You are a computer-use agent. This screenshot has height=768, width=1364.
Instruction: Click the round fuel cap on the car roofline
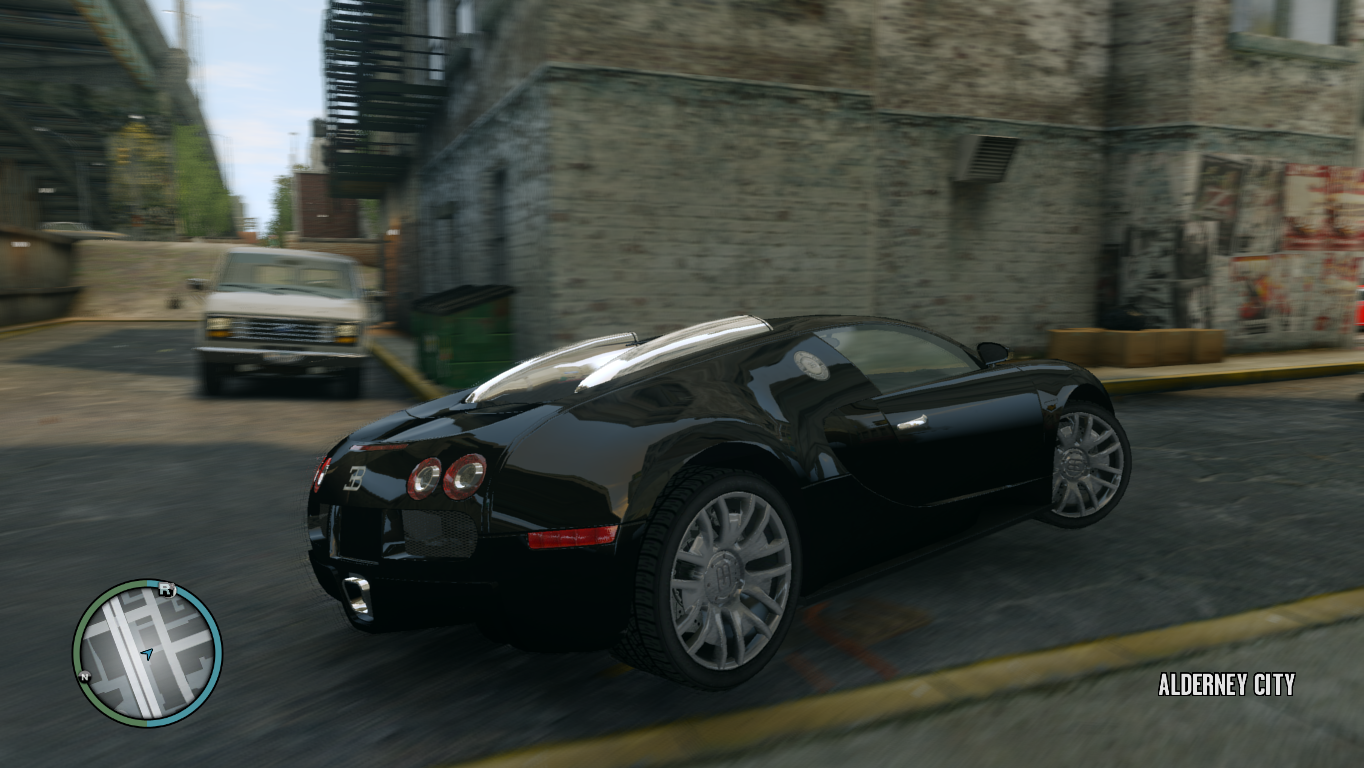pos(812,366)
